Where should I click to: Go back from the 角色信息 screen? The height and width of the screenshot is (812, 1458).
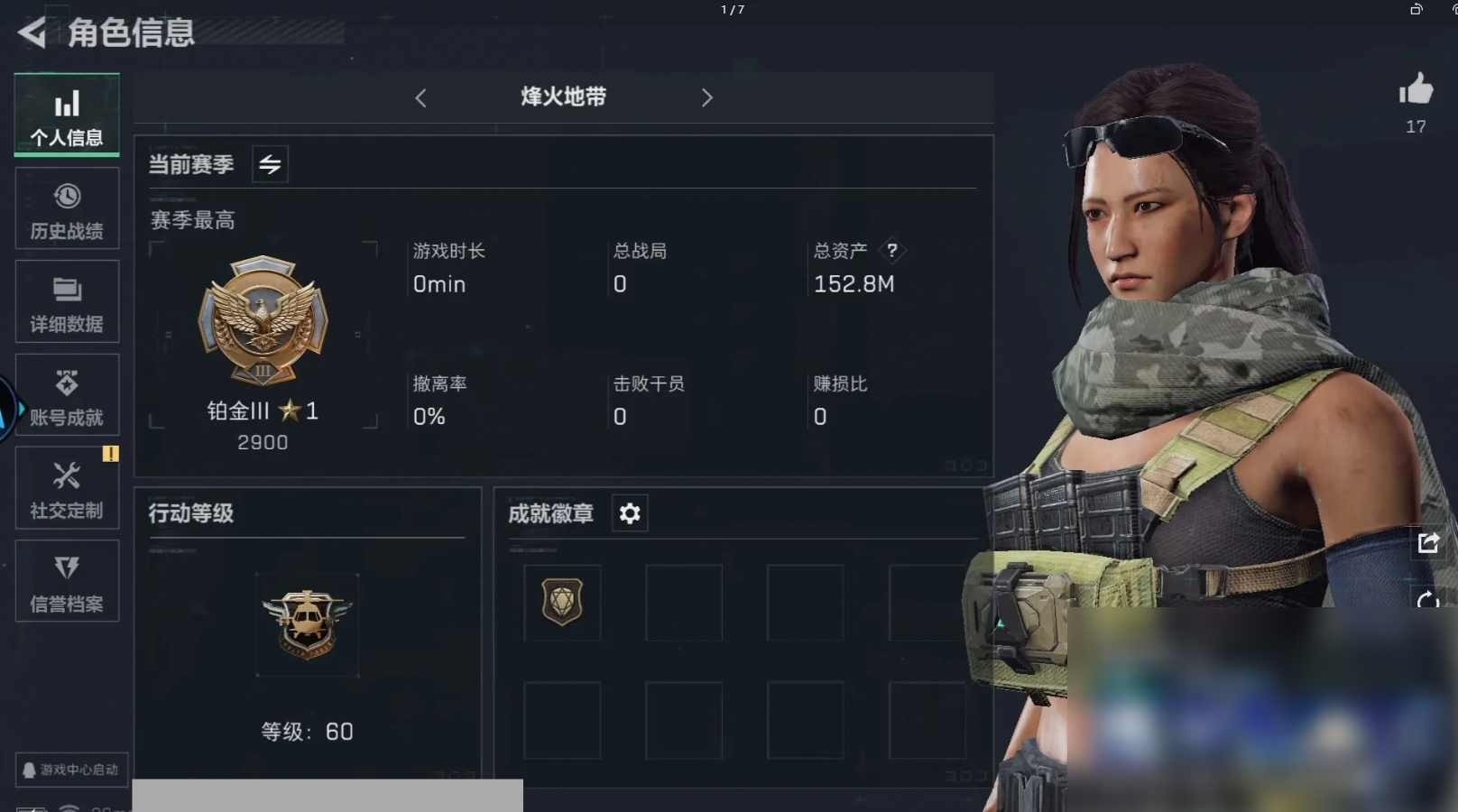click(x=32, y=33)
